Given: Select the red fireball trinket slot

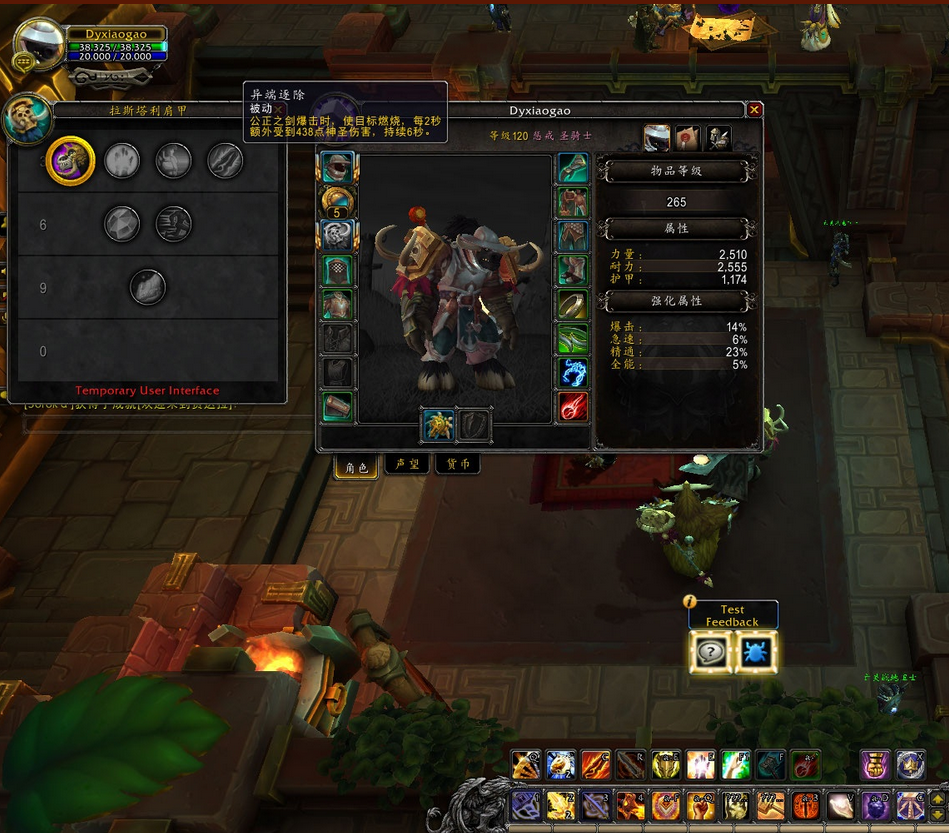Looking at the screenshot, I should click(573, 407).
